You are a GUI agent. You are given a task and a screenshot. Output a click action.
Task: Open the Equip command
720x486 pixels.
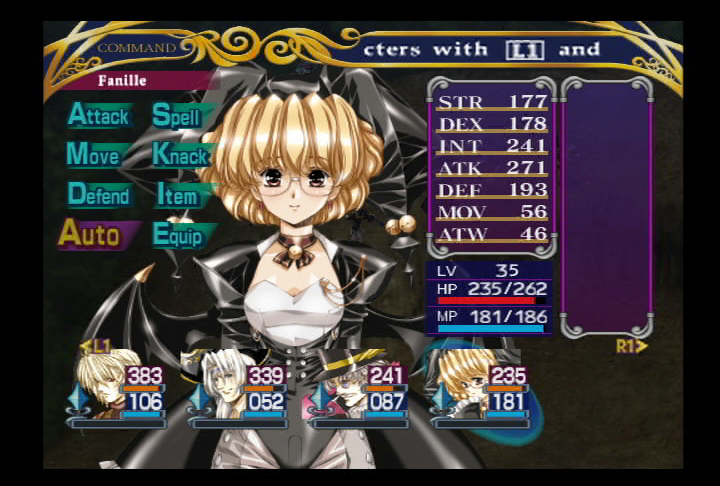pyautogui.click(x=178, y=235)
